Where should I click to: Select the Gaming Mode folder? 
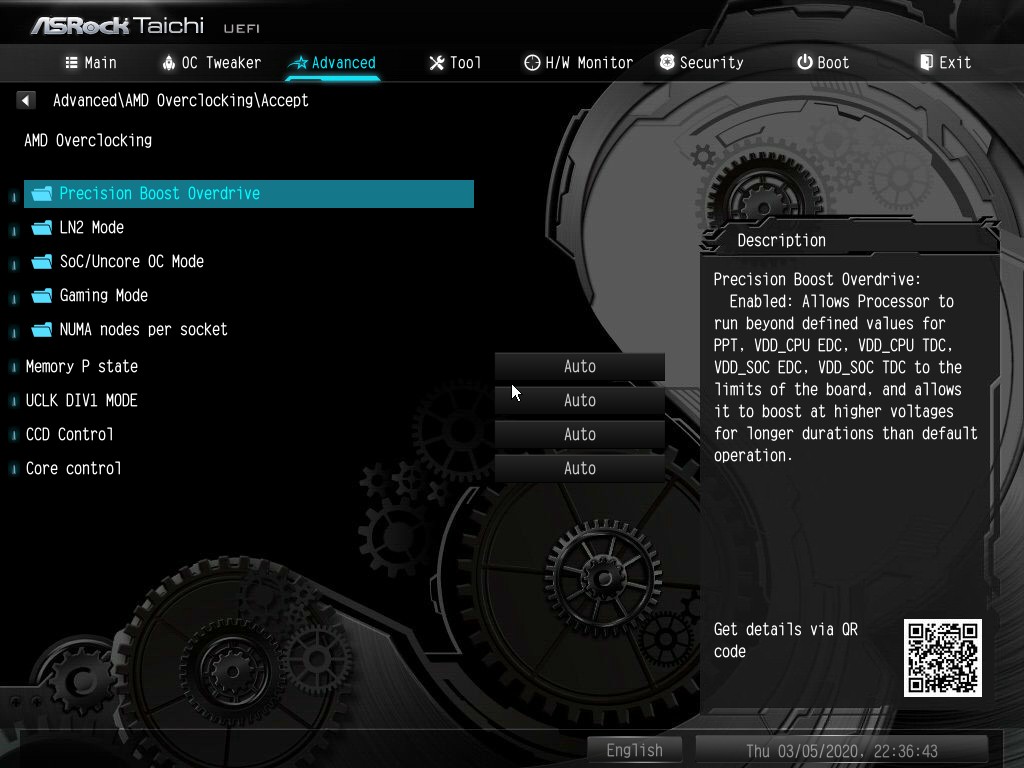[103, 296]
